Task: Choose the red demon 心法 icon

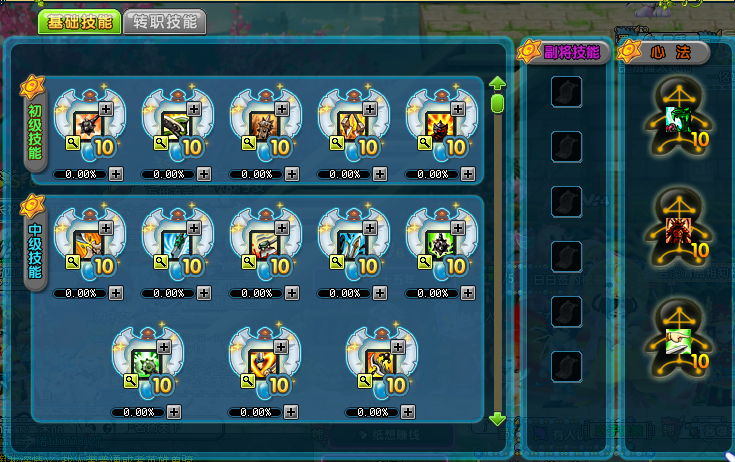Action: [677, 231]
